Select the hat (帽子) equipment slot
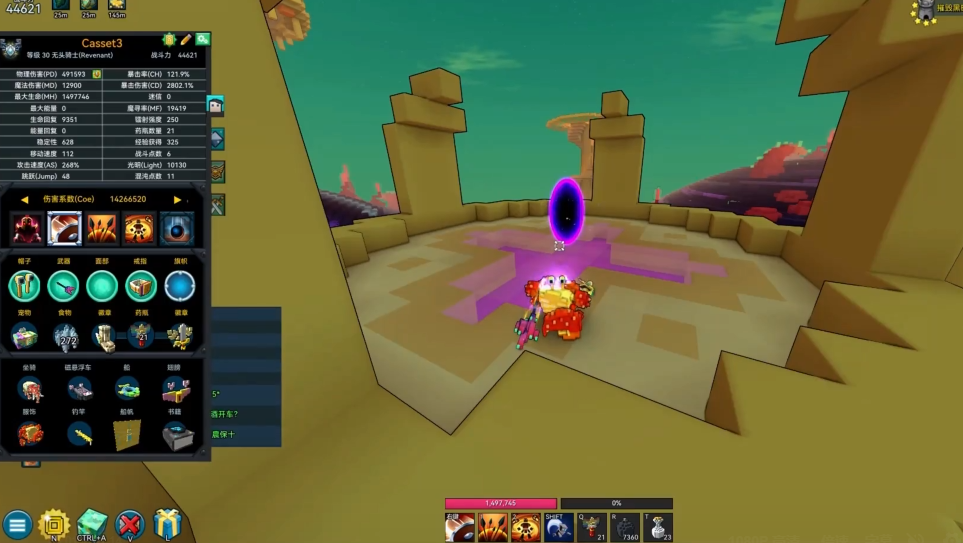This screenshot has height=543, width=963. point(25,286)
